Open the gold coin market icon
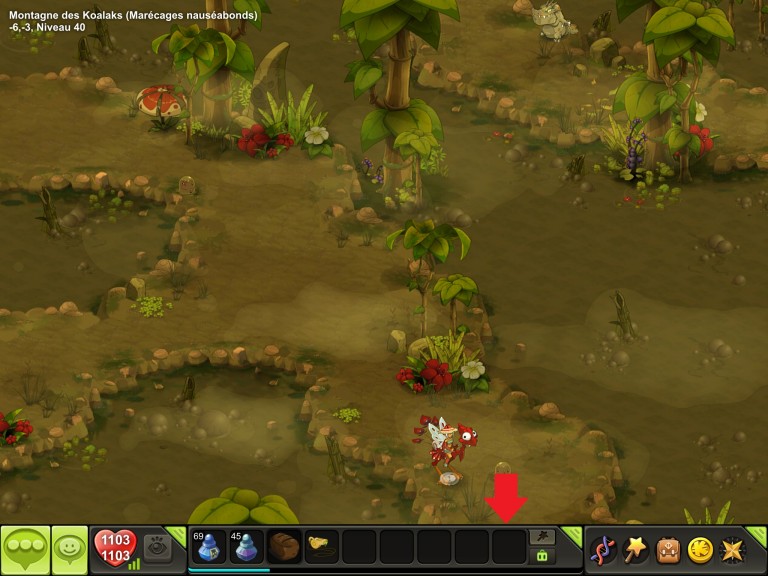The image size is (768, 576). pos(700,550)
